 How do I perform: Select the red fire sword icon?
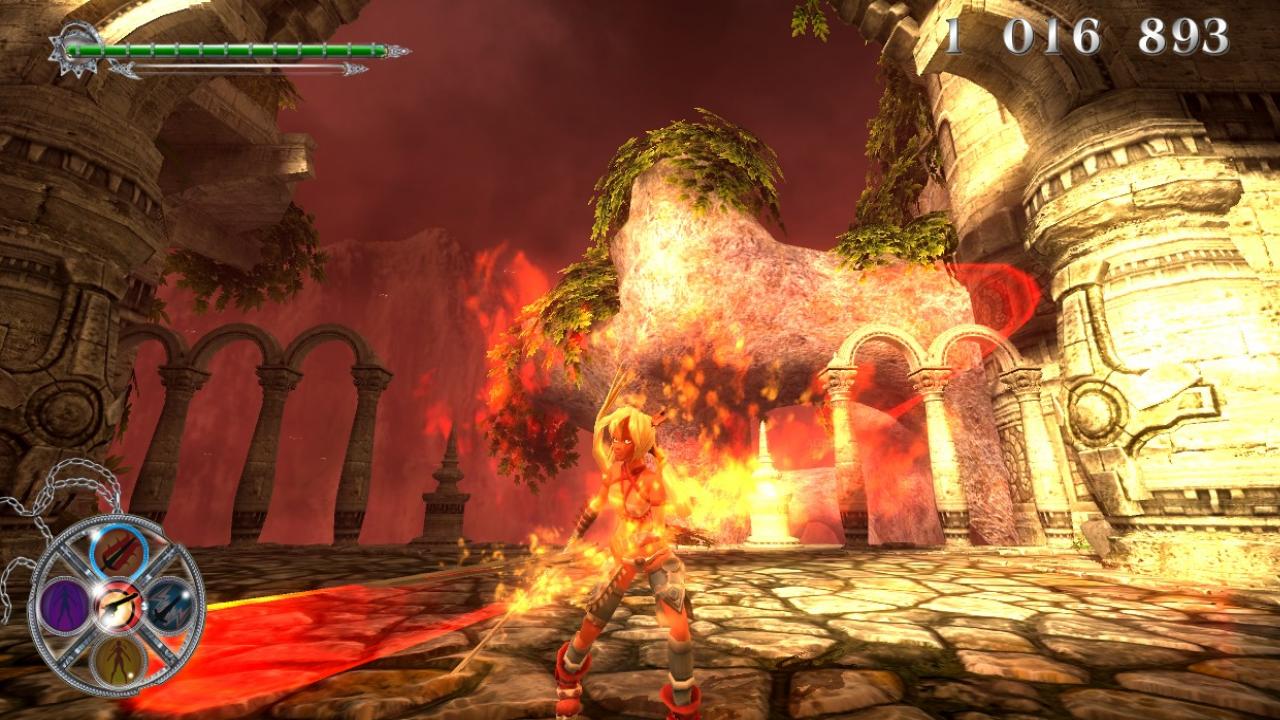click(x=118, y=552)
